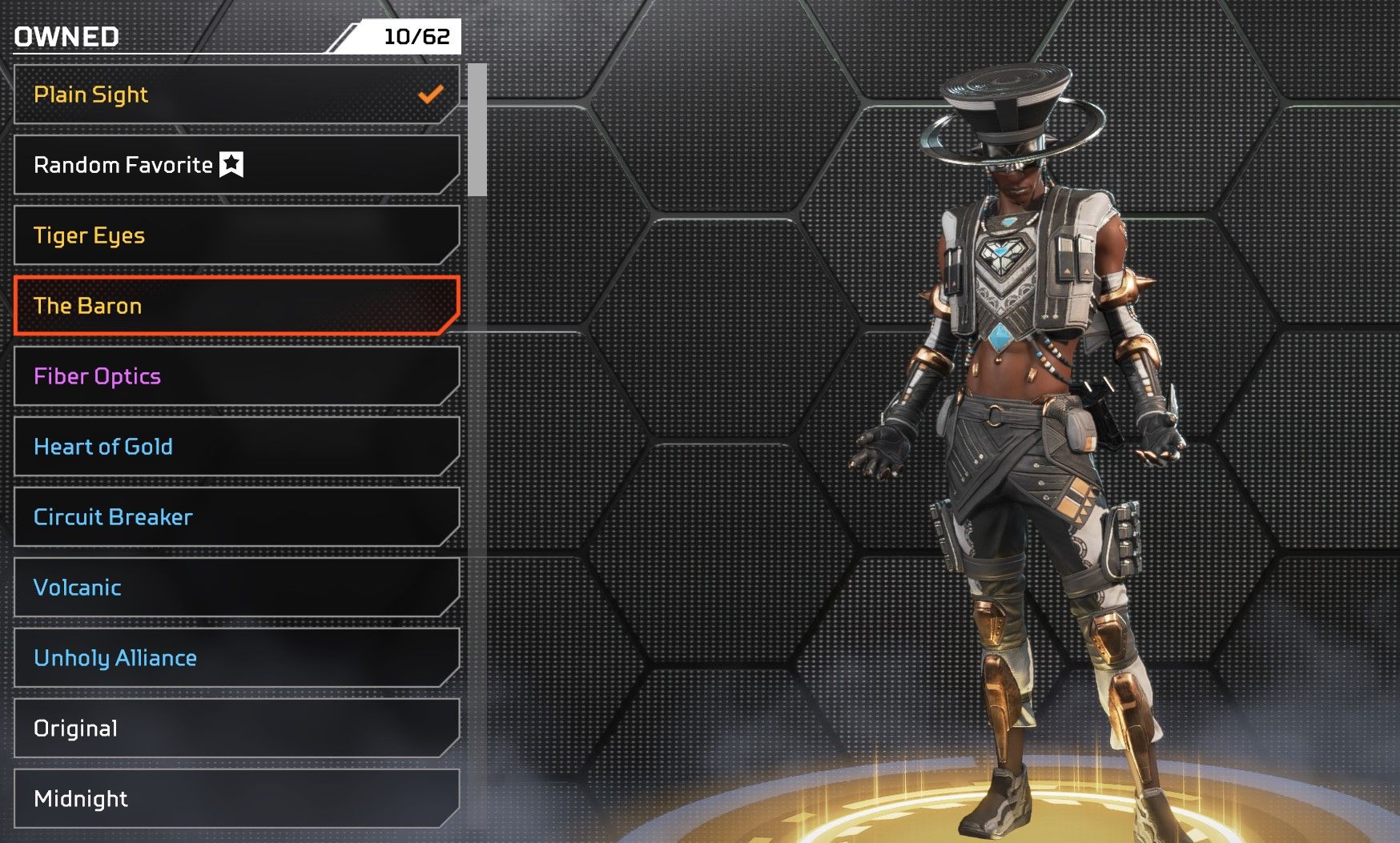Image resolution: width=1400 pixels, height=843 pixels.
Task: Choose the Circuit Breaker skin
Action: (236, 517)
